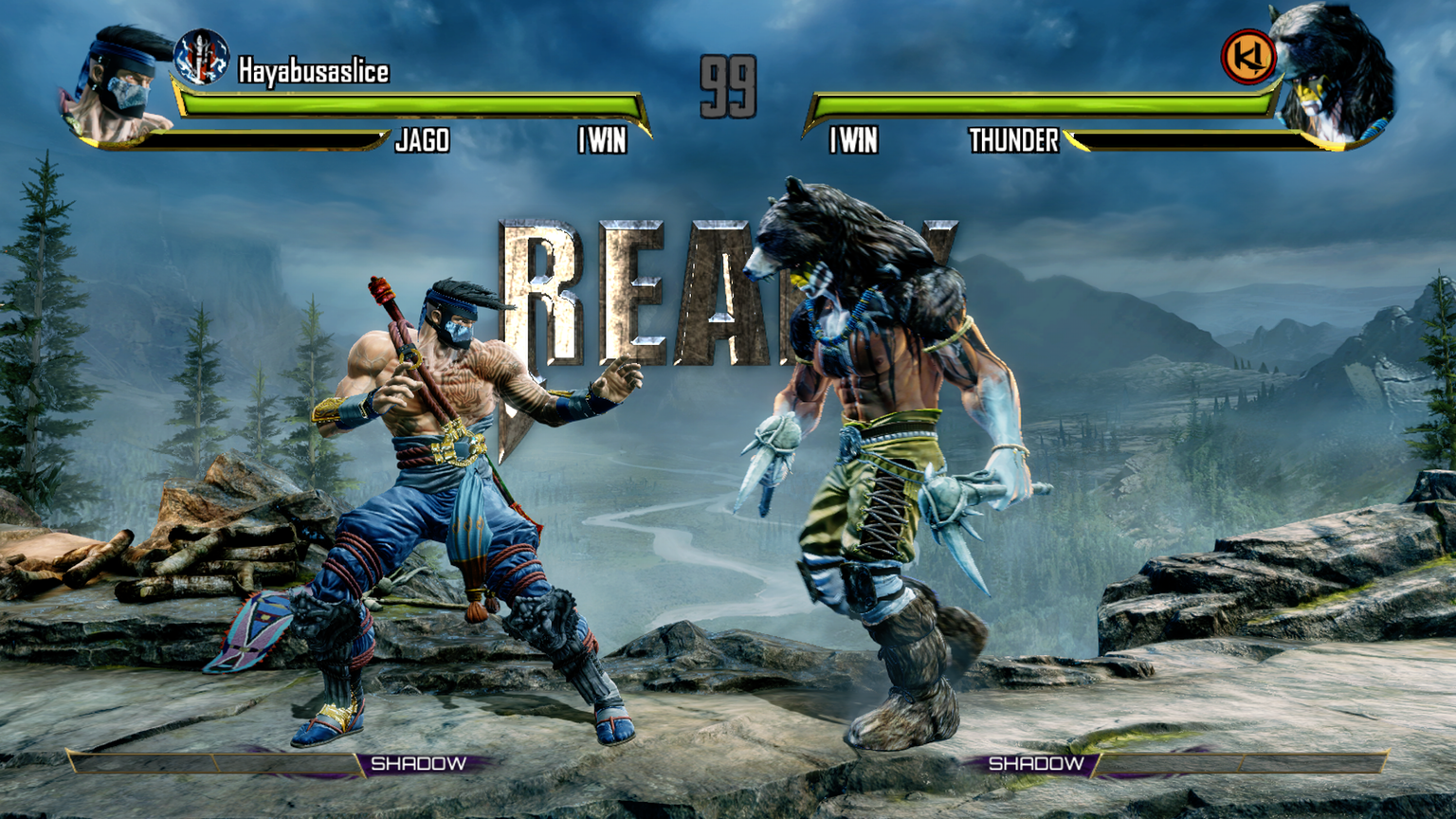Select the Hayabusaslice player name

[313, 71]
